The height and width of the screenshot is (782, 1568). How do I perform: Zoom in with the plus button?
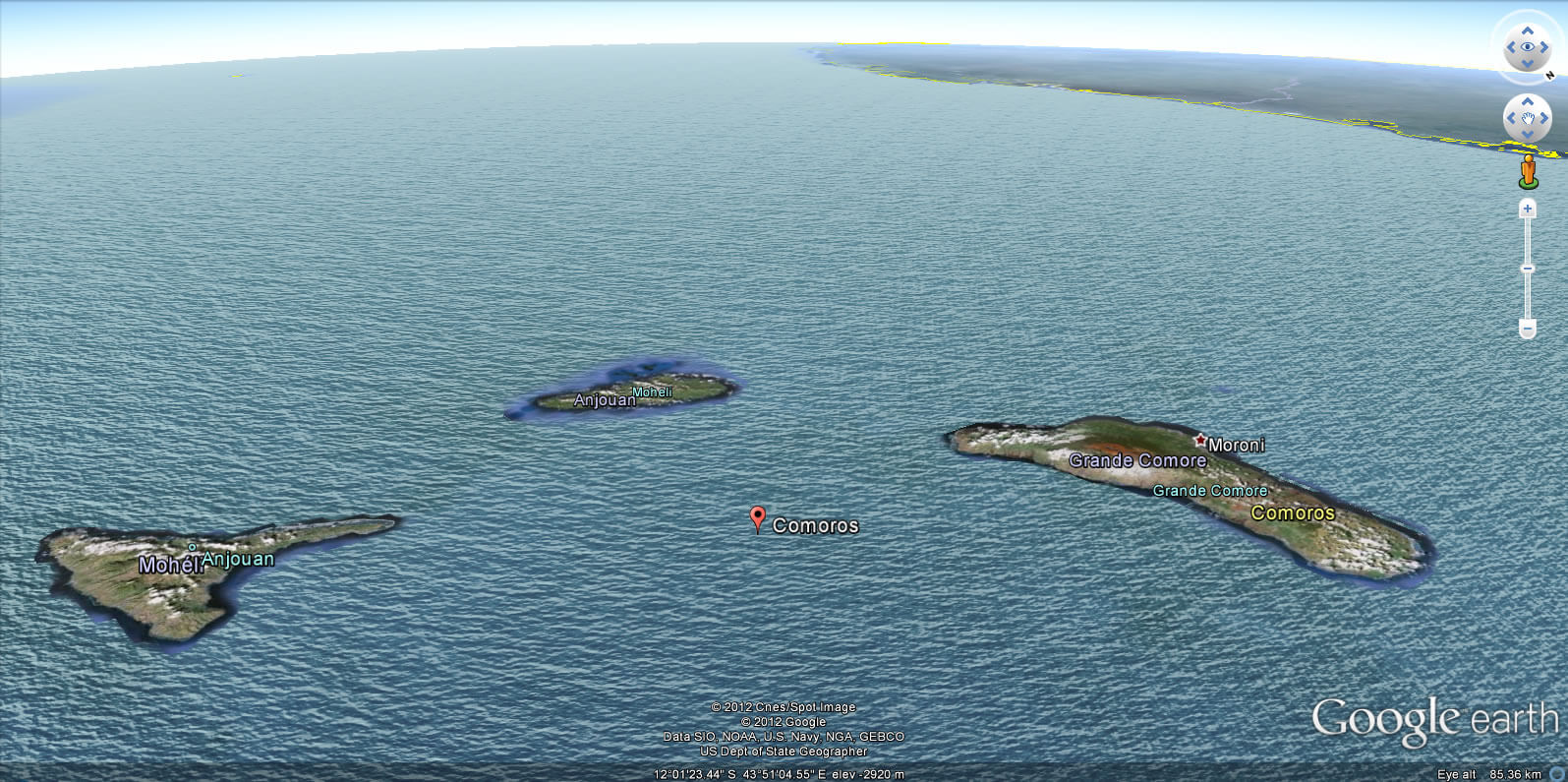click(x=1527, y=209)
